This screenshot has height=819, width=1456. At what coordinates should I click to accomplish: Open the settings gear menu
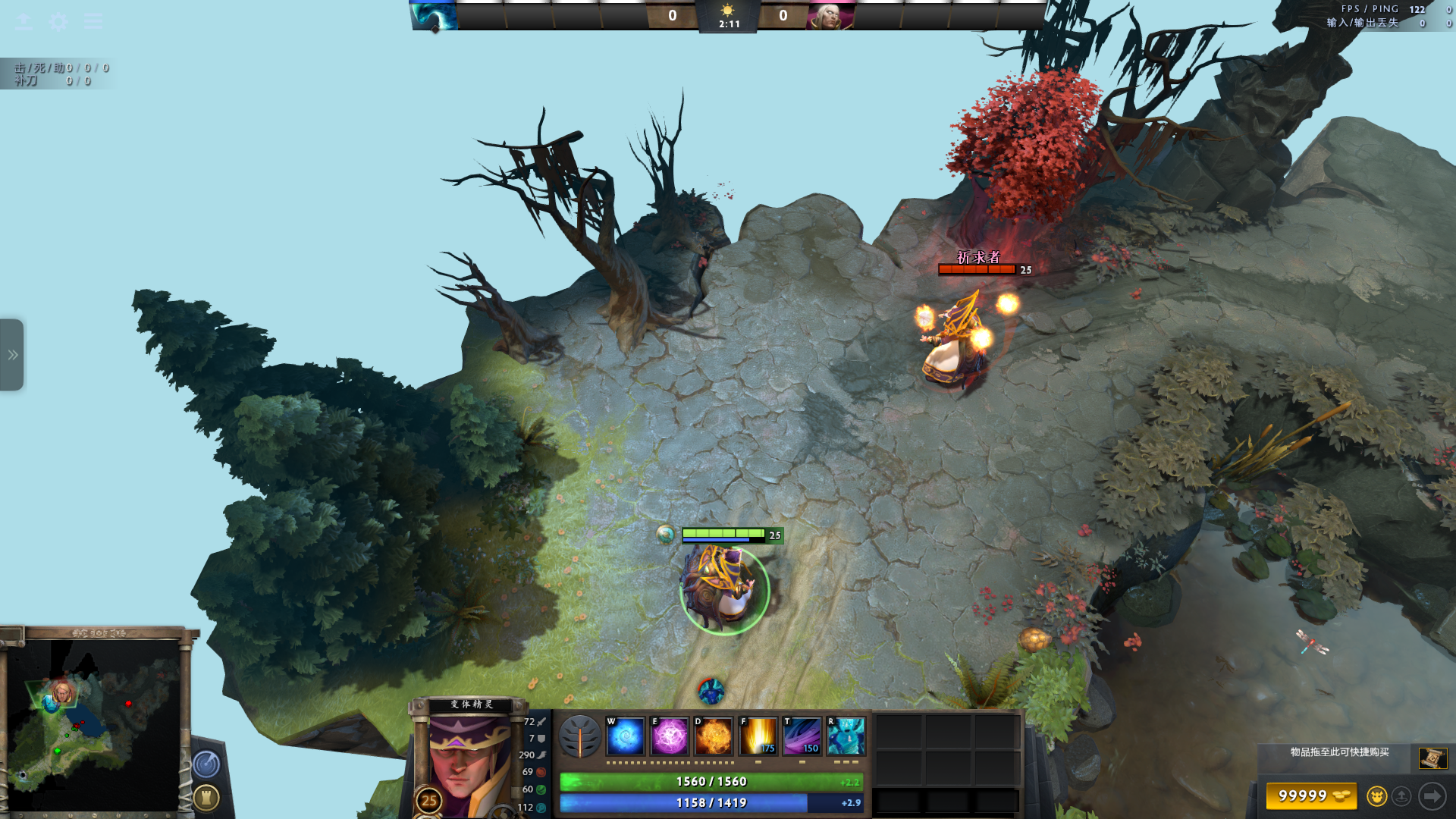click(x=58, y=21)
